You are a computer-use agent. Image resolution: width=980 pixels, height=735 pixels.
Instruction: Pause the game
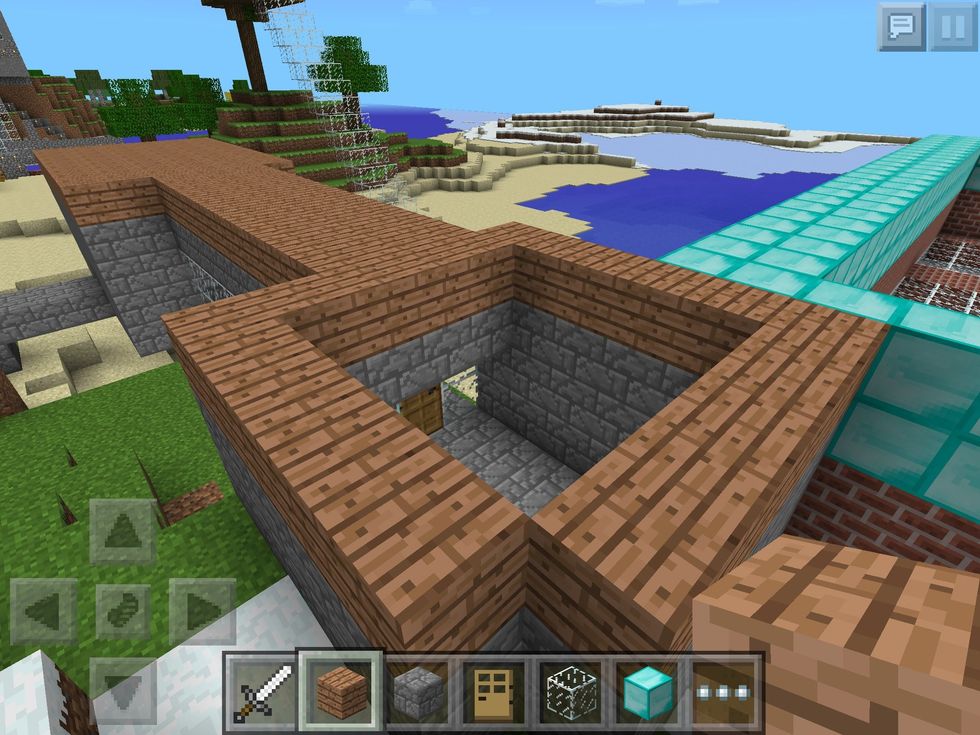(x=951, y=27)
